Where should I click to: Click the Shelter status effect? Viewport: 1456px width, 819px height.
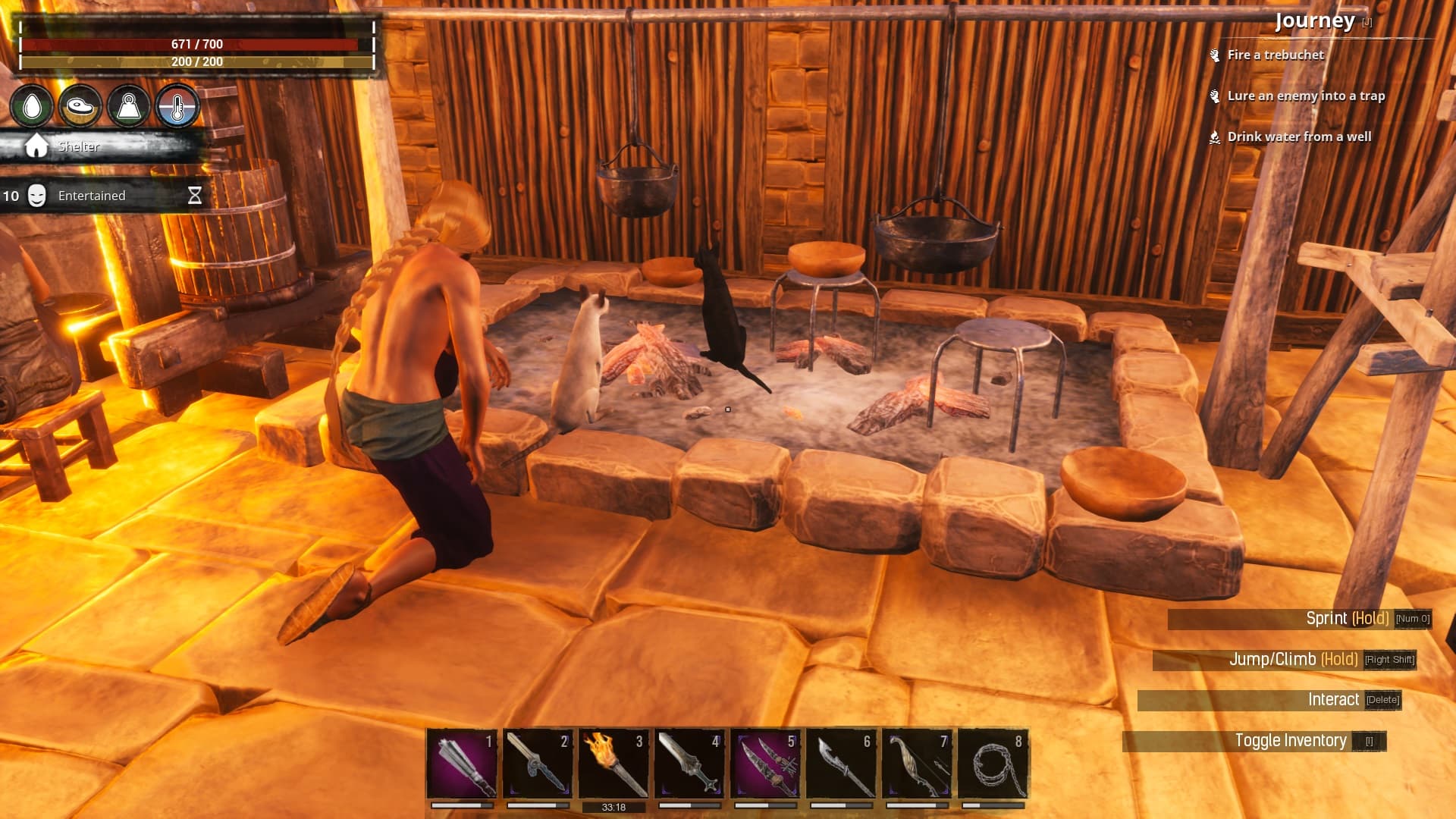[x=78, y=146]
